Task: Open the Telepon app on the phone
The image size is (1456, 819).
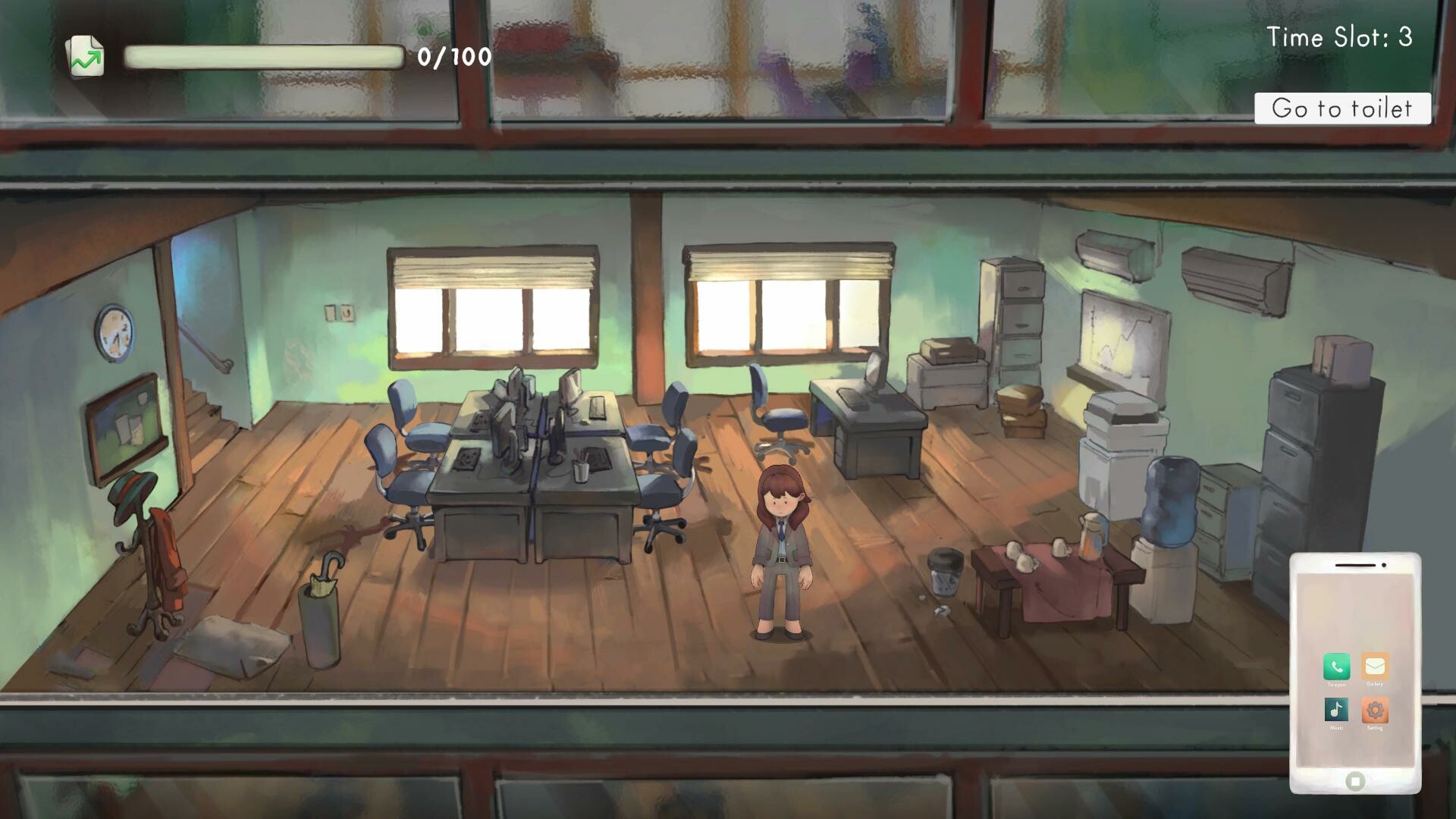Action: pyautogui.click(x=1337, y=666)
